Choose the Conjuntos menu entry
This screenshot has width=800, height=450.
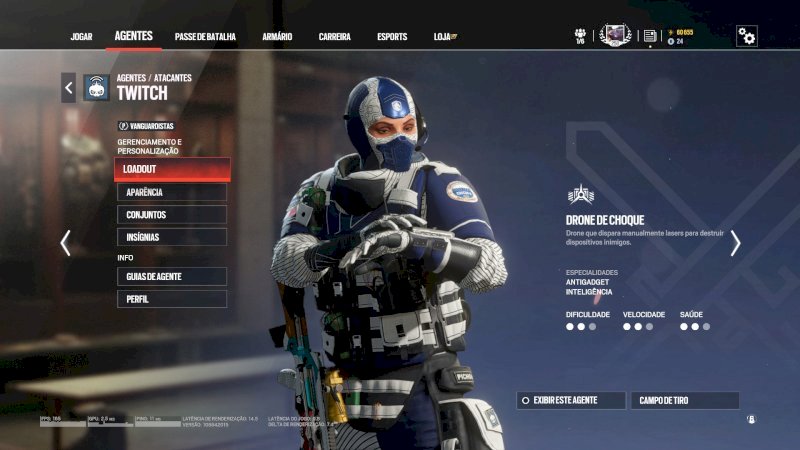coord(172,215)
